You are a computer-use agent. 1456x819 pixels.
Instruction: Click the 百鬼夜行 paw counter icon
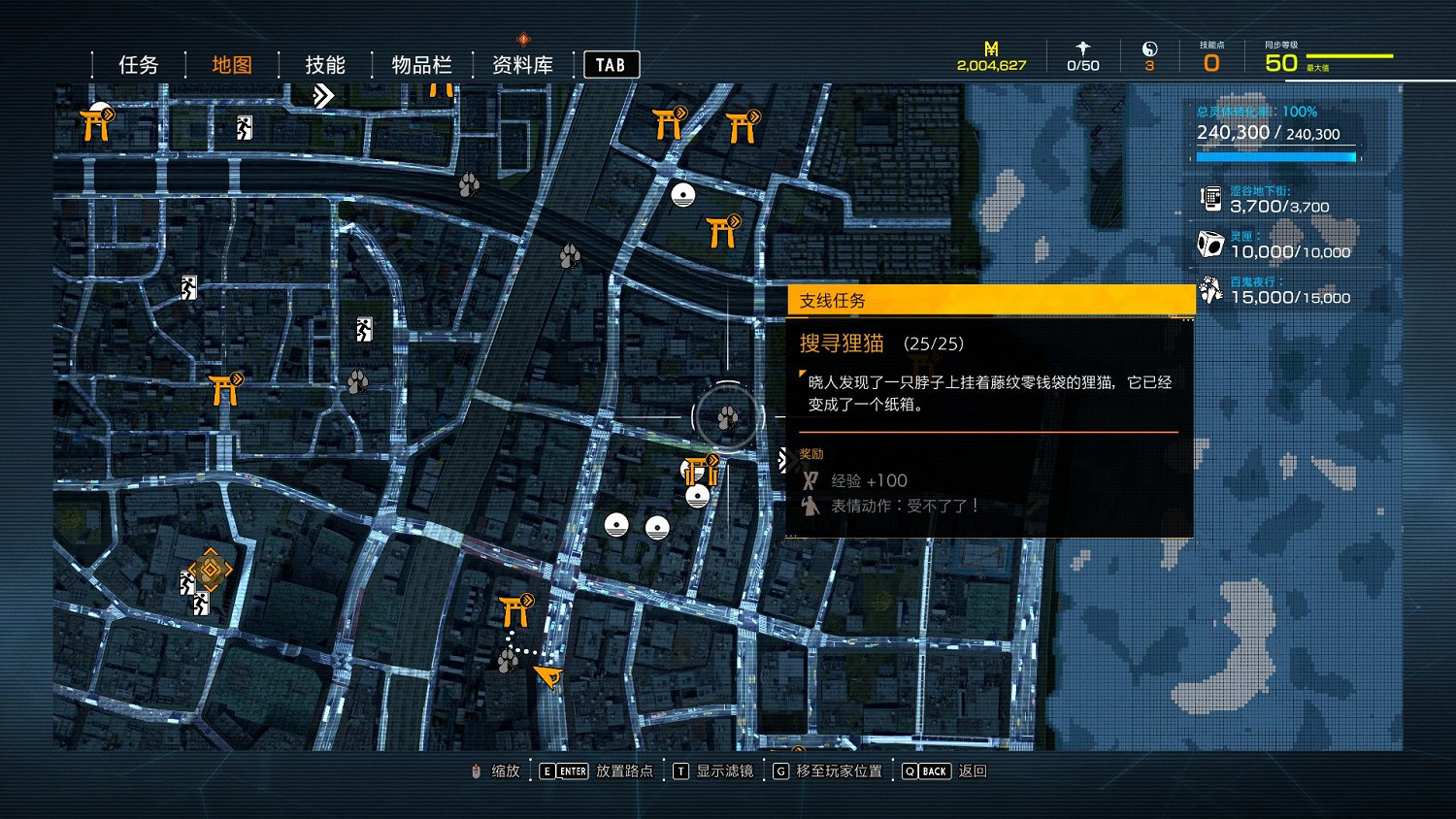coord(1209,291)
